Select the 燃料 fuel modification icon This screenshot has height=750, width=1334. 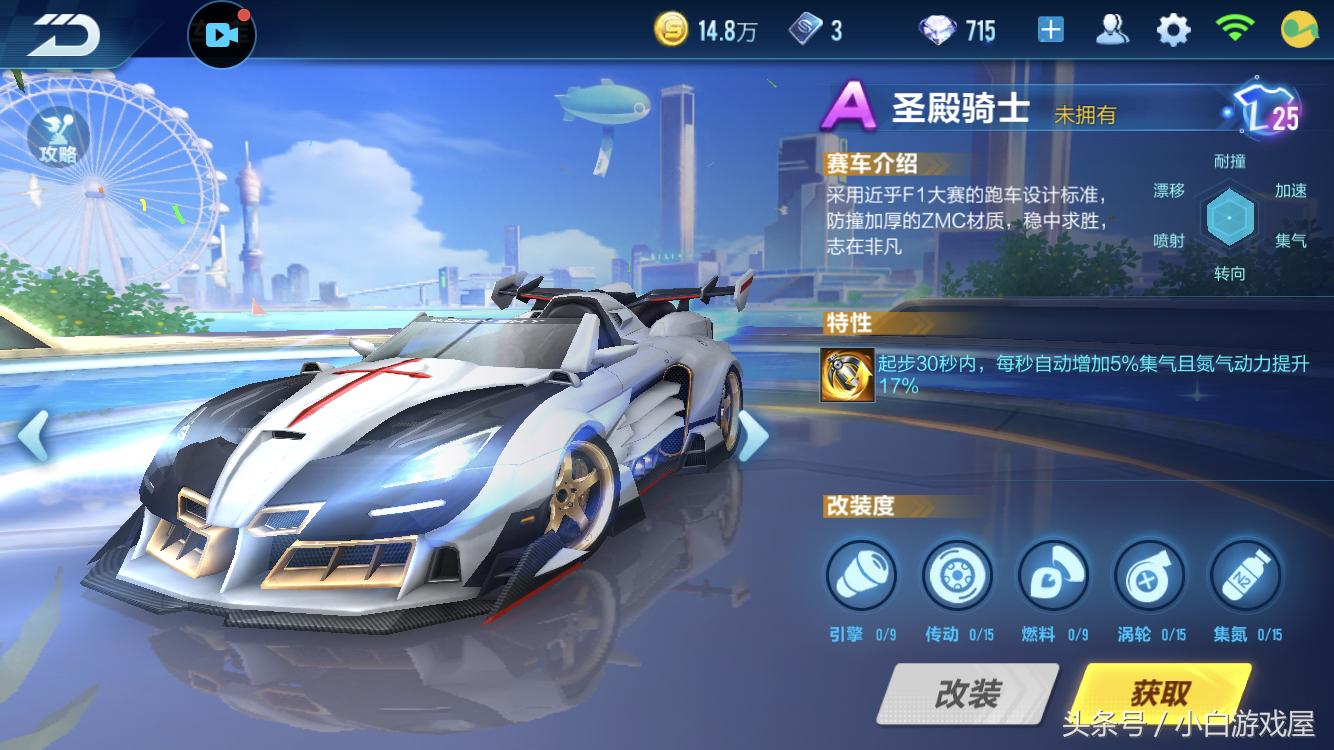(x=1053, y=575)
